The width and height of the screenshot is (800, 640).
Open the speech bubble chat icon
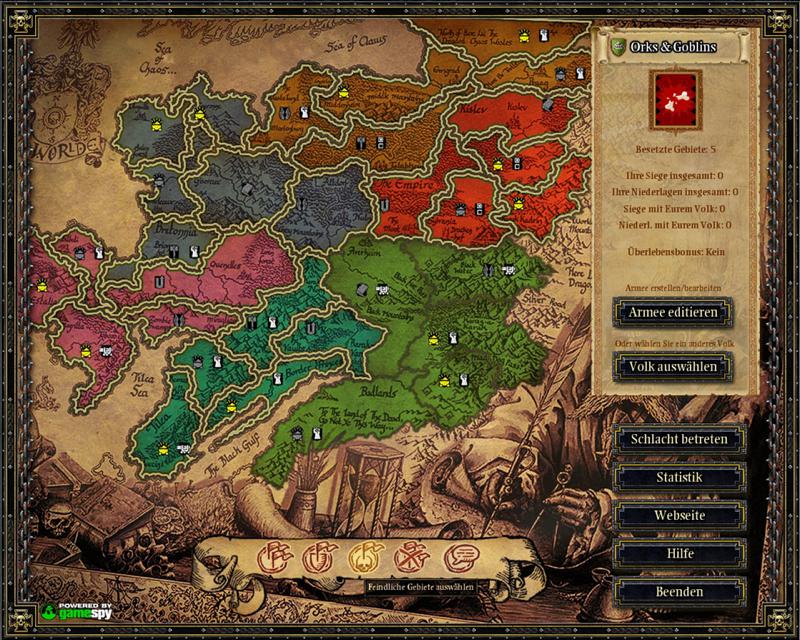point(456,558)
